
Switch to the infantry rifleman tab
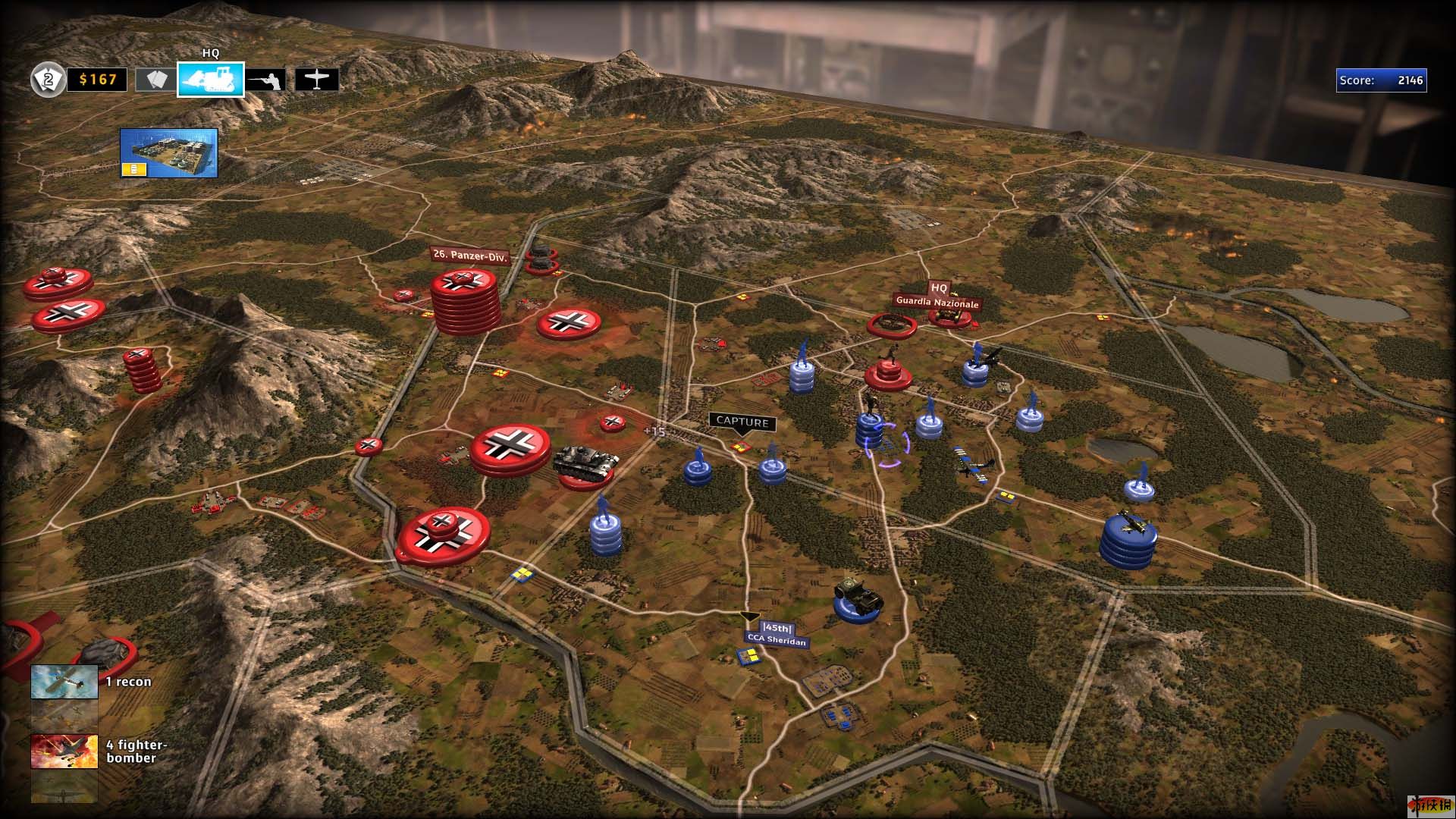tap(267, 80)
